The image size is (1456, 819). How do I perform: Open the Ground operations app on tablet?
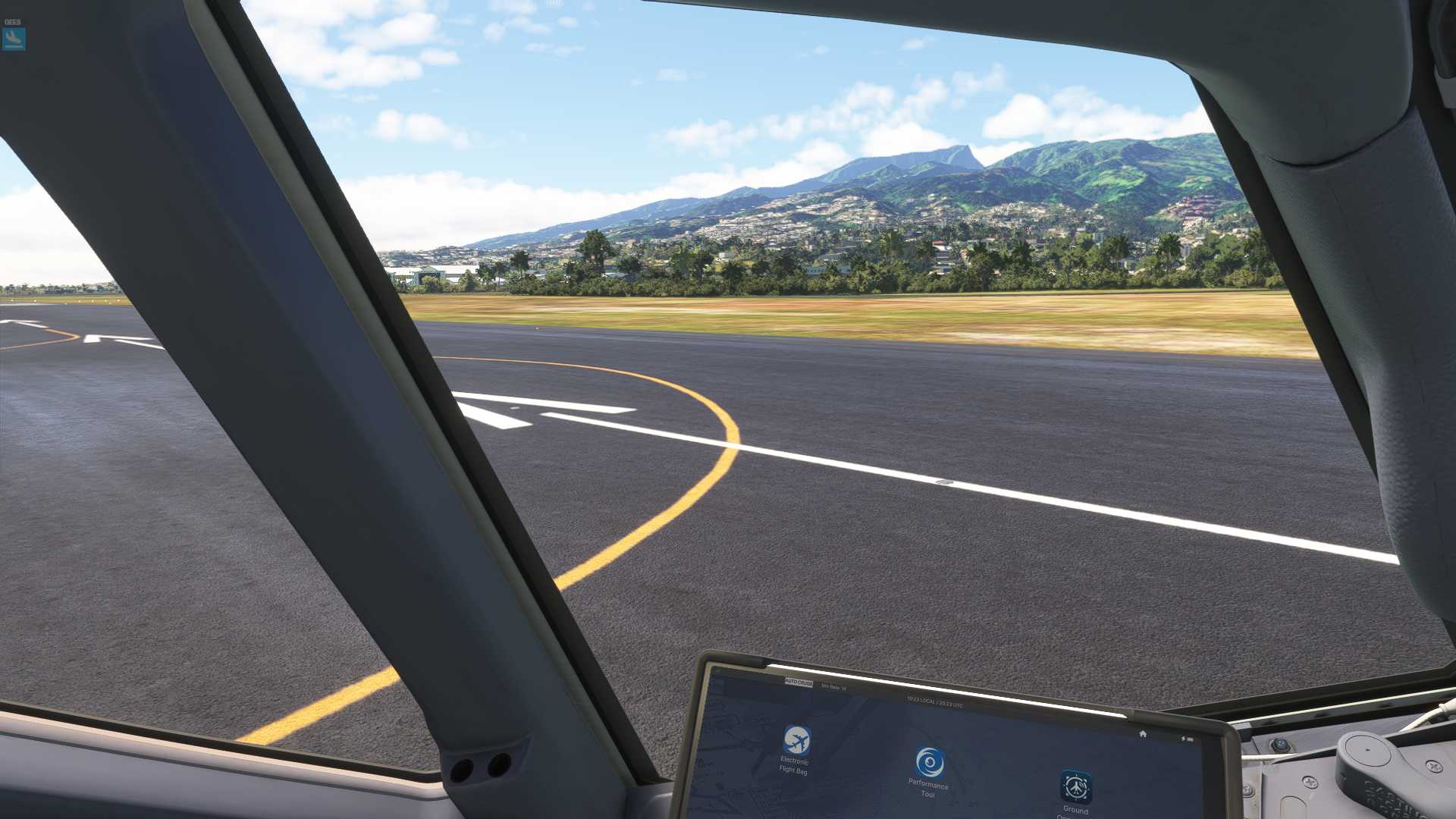pyautogui.click(x=1076, y=787)
